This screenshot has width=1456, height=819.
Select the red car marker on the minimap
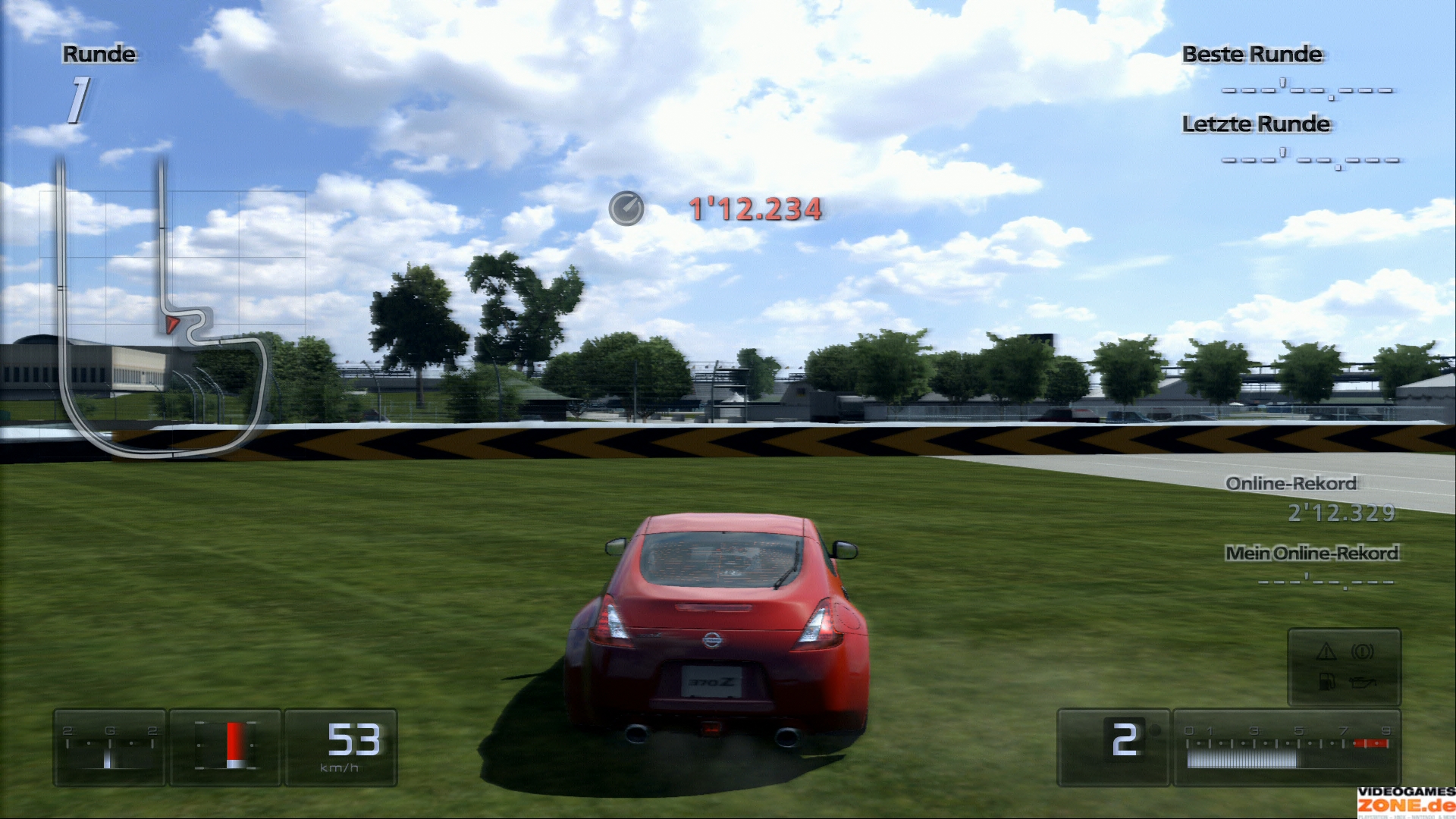click(172, 325)
